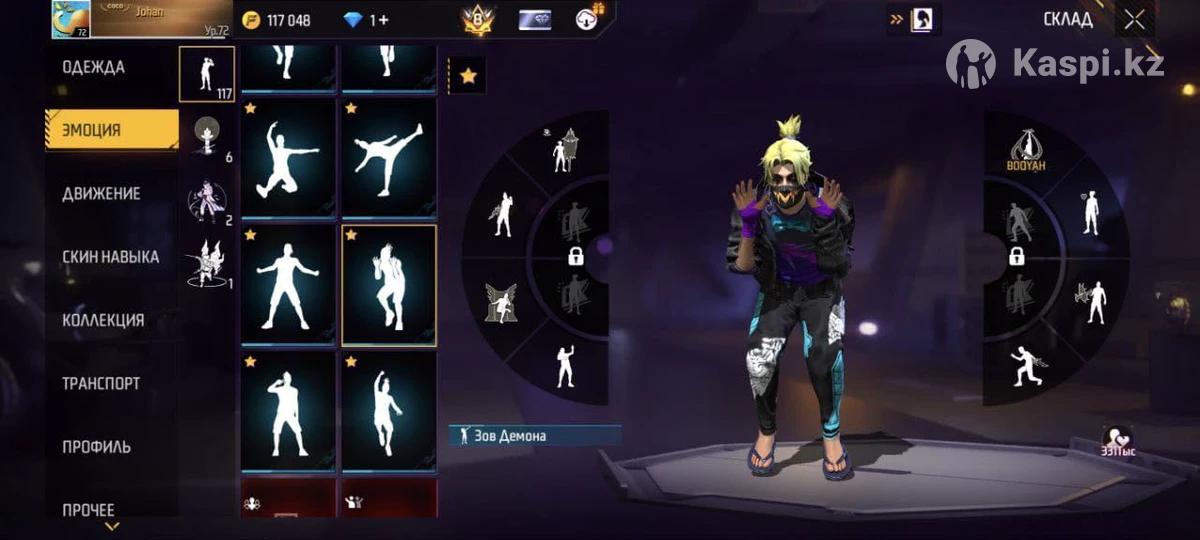Open the Одежда category

coord(93,68)
